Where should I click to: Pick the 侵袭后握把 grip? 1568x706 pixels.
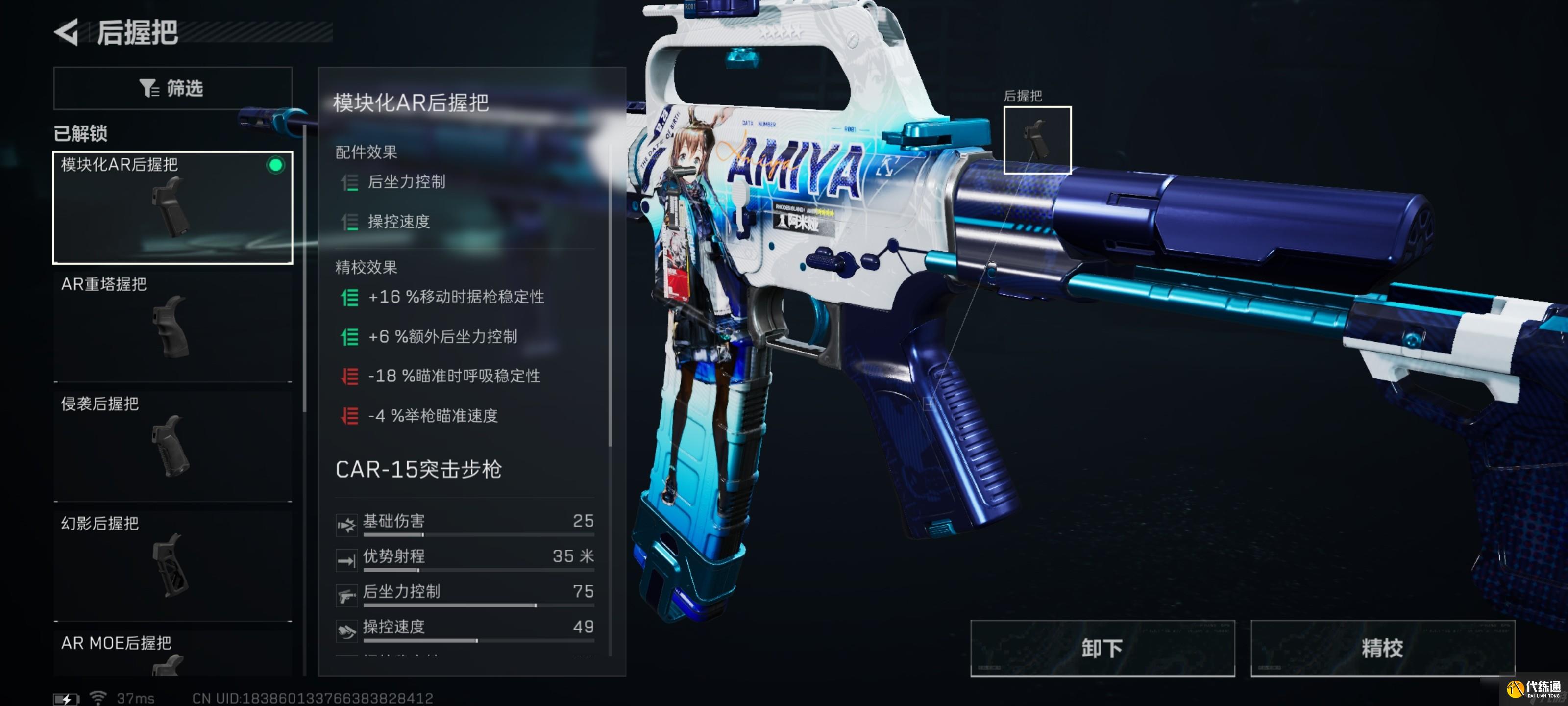(x=172, y=445)
